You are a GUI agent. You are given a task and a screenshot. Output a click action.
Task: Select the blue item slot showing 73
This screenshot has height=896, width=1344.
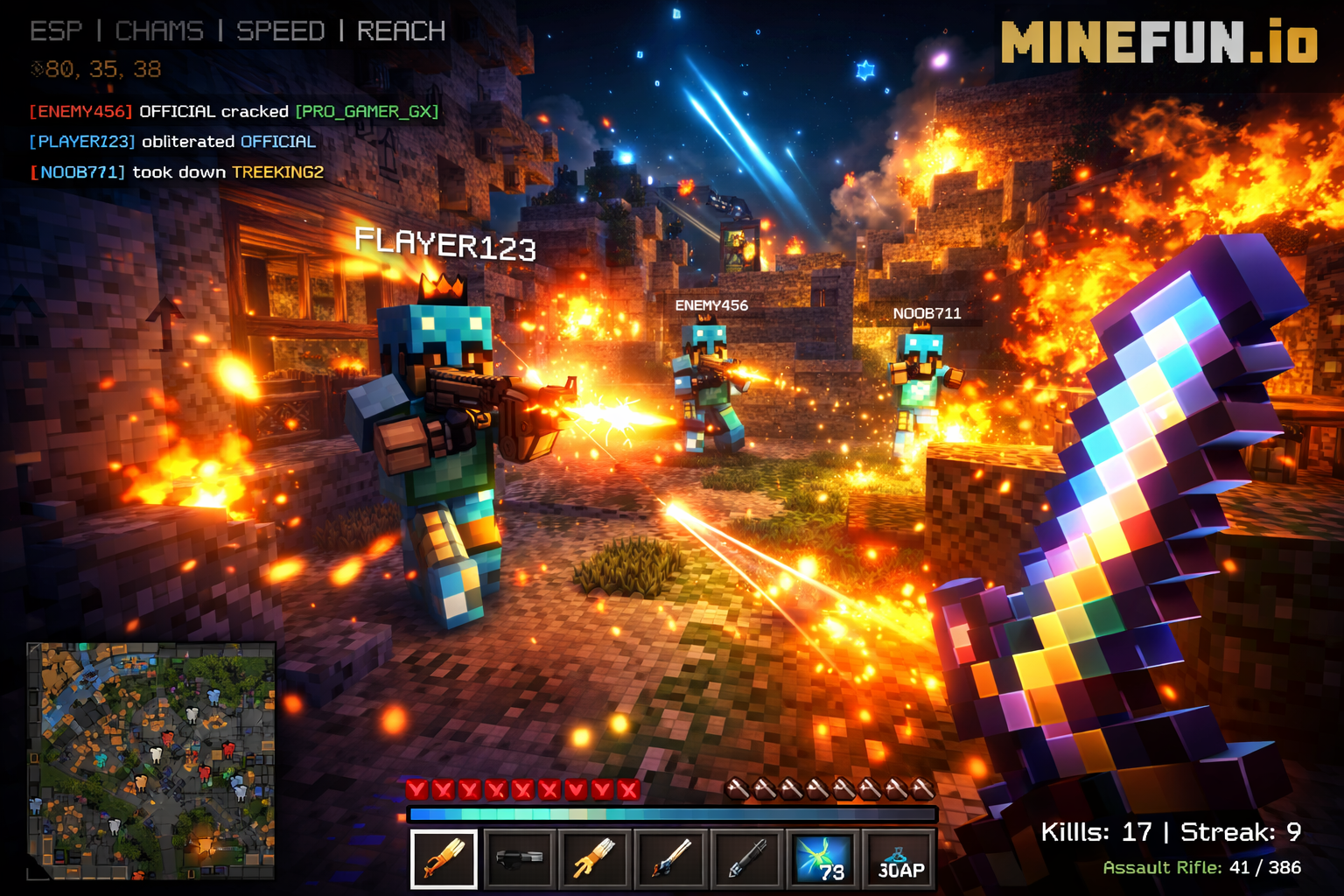click(x=822, y=858)
